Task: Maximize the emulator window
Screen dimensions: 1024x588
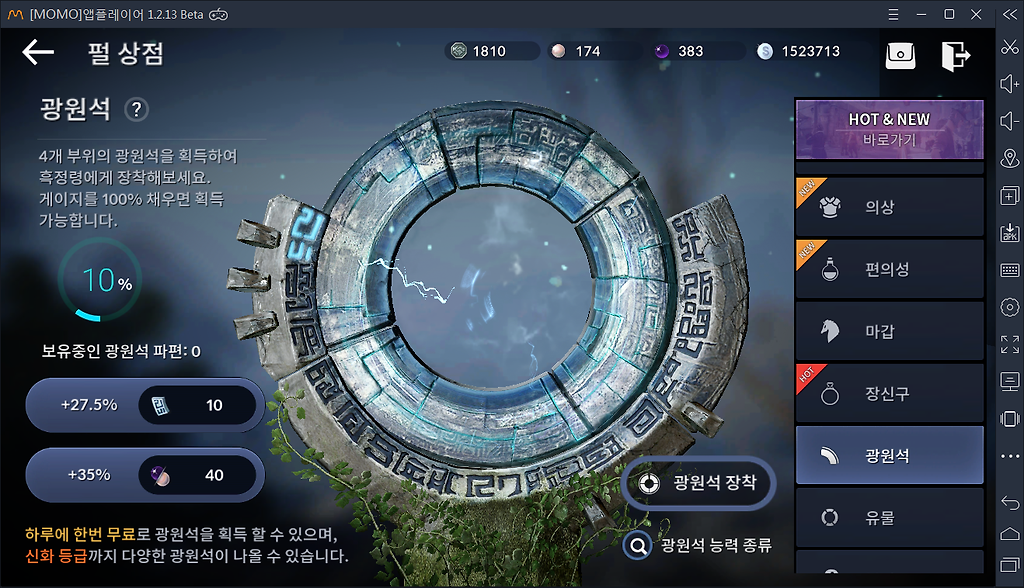Action: tap(949, 14)
